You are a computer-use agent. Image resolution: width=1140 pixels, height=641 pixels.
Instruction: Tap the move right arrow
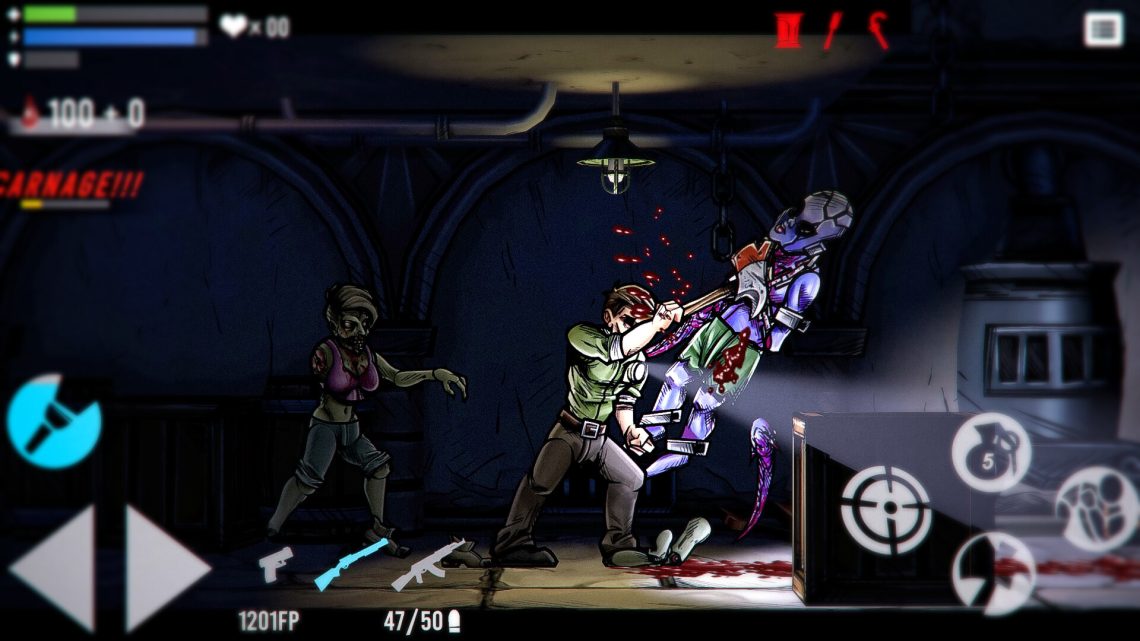pos(165,567)
